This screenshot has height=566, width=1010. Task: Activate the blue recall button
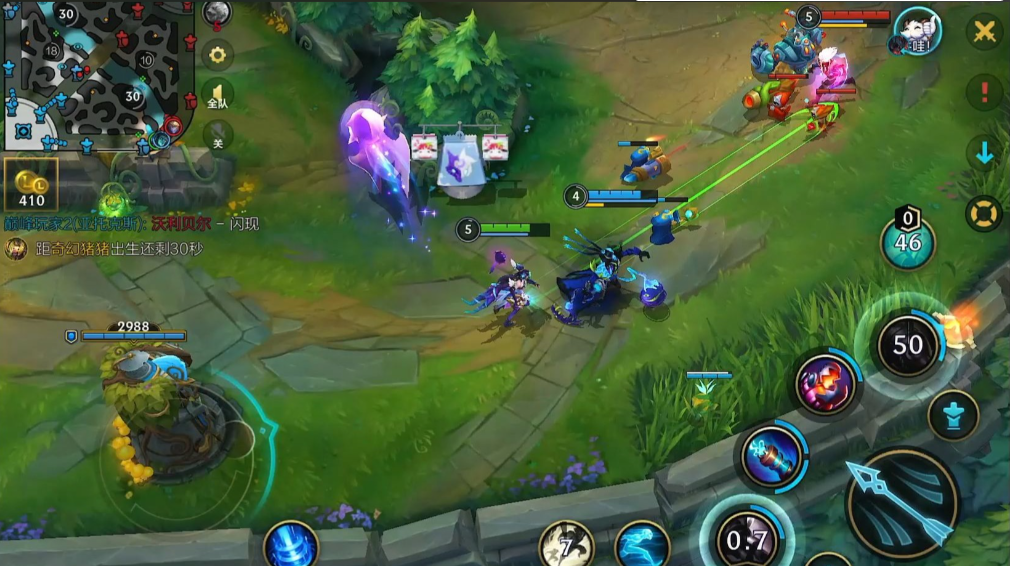(x=291, y=547)
